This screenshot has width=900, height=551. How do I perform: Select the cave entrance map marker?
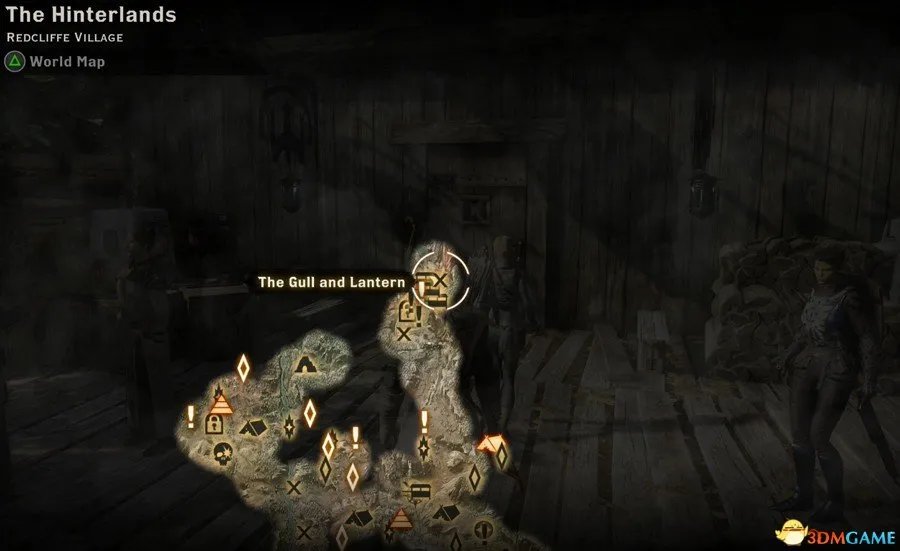[x=305, y=365]
